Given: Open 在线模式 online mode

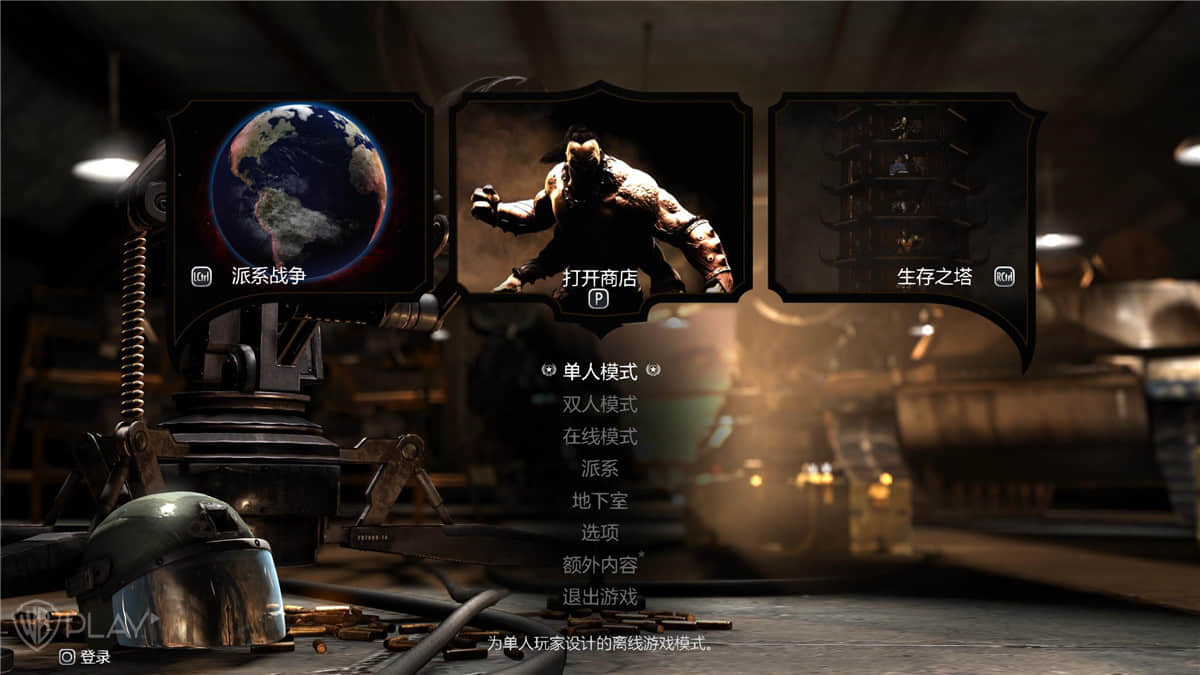Looking at the screenshot, I should tap(600, 437).
